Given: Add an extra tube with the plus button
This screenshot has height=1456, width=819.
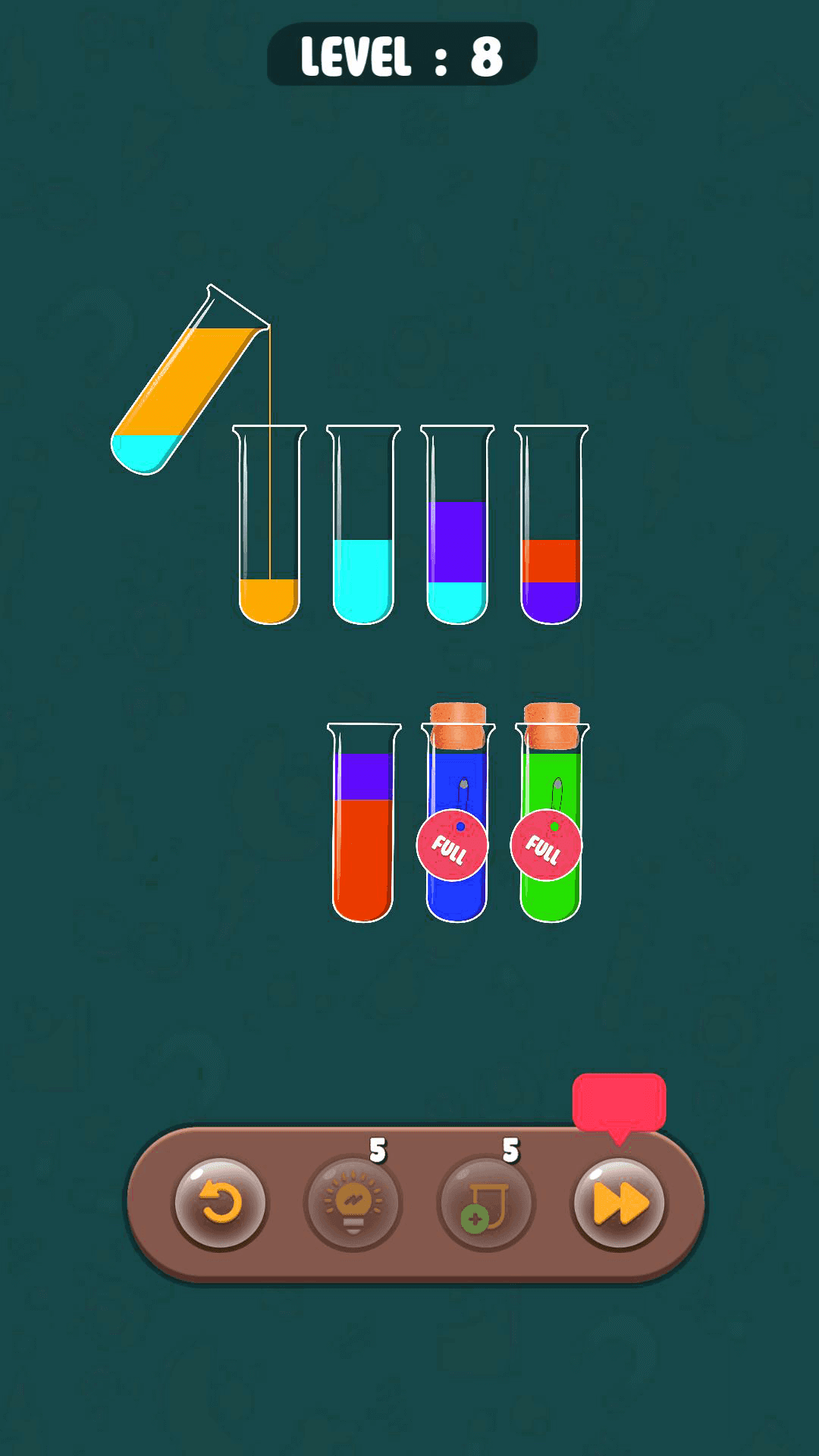Looking at the screenshot, I should 486,1203.
